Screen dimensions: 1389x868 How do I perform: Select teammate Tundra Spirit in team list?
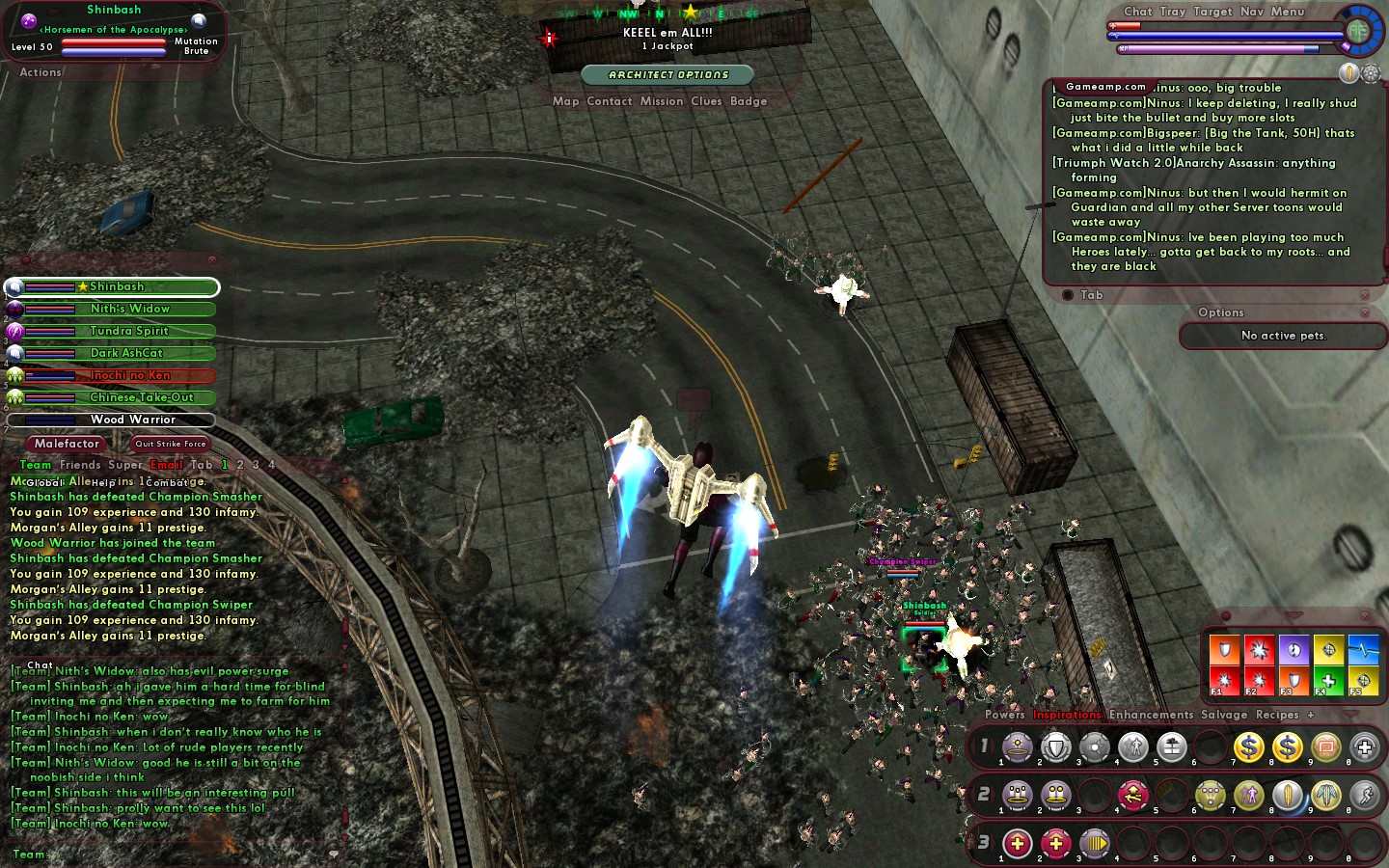point(129,331)
